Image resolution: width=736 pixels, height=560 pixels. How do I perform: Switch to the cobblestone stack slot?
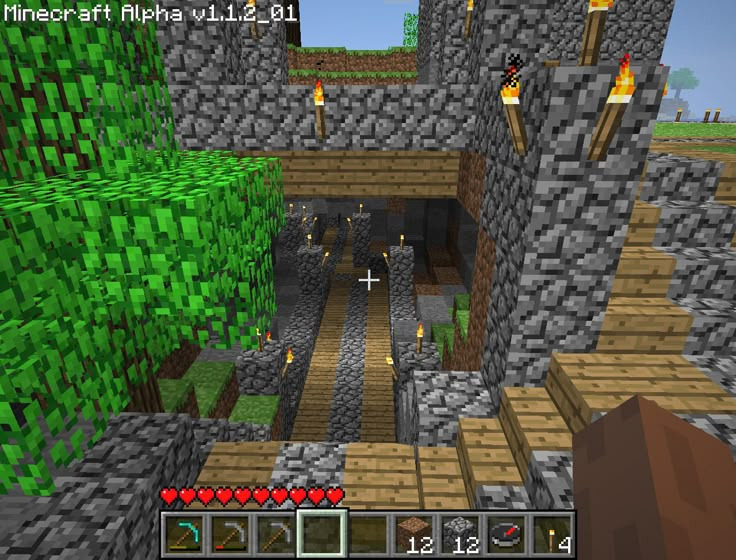(458, 533)
